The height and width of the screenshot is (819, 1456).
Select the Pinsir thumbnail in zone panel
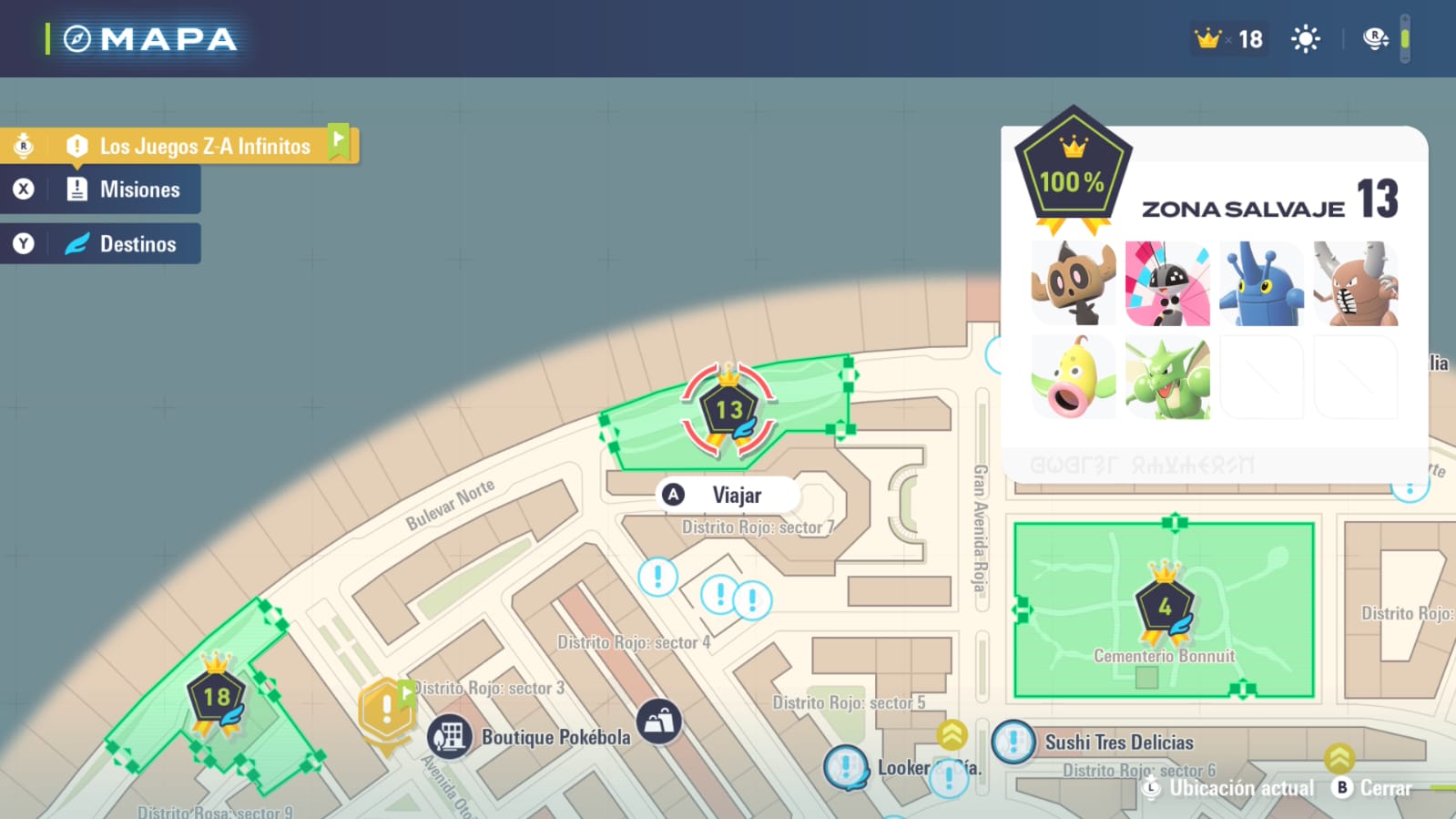point(1356,283)
